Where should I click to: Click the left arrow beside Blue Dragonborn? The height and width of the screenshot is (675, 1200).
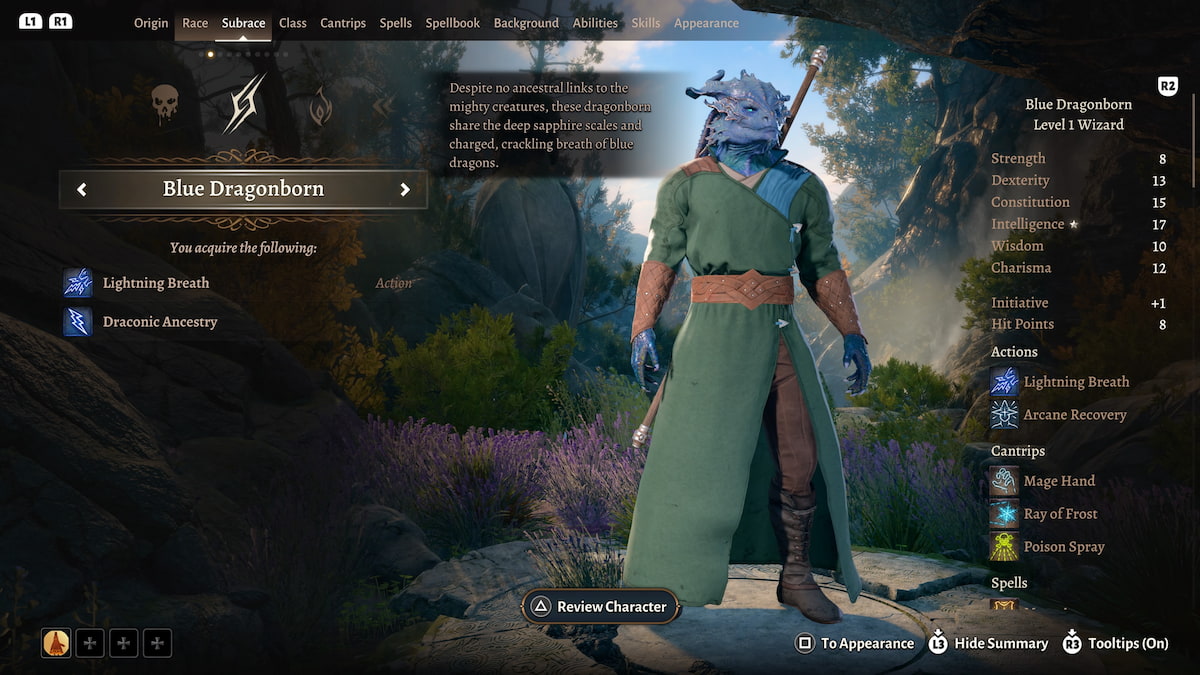pos(82,190)
